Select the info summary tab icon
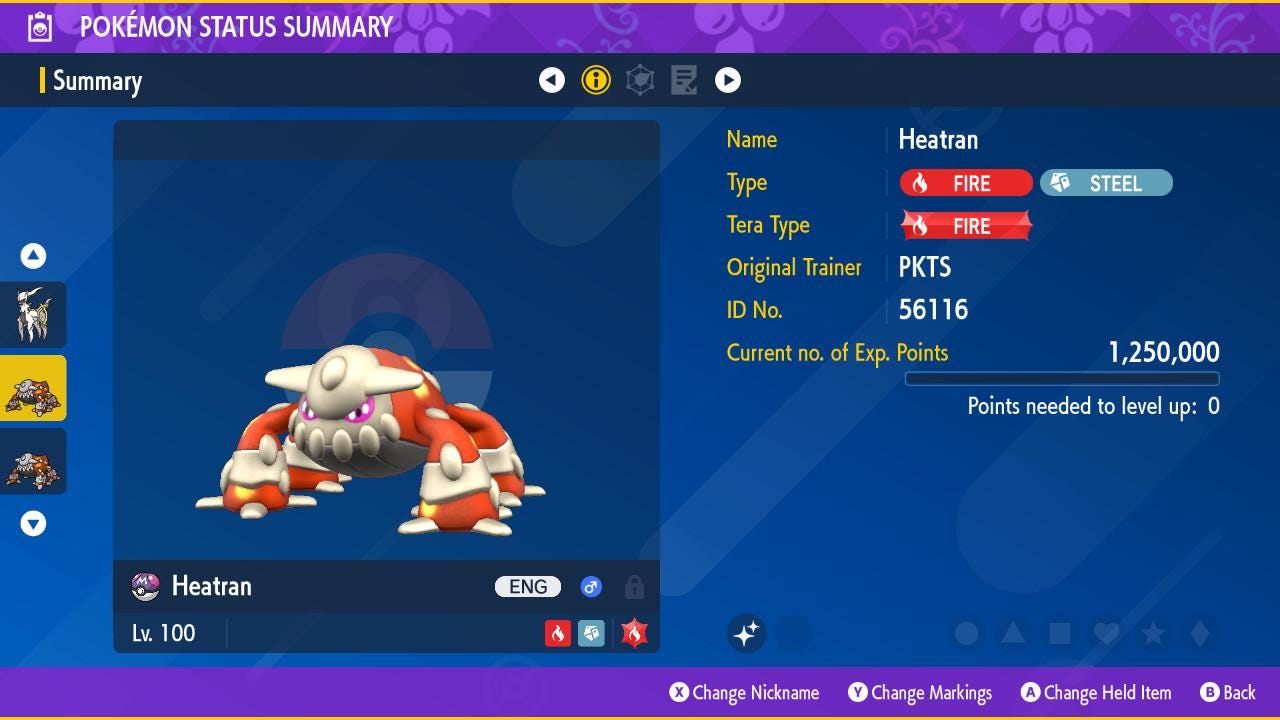Viewport: 1280px width, 720px height. tap(596, 80)
